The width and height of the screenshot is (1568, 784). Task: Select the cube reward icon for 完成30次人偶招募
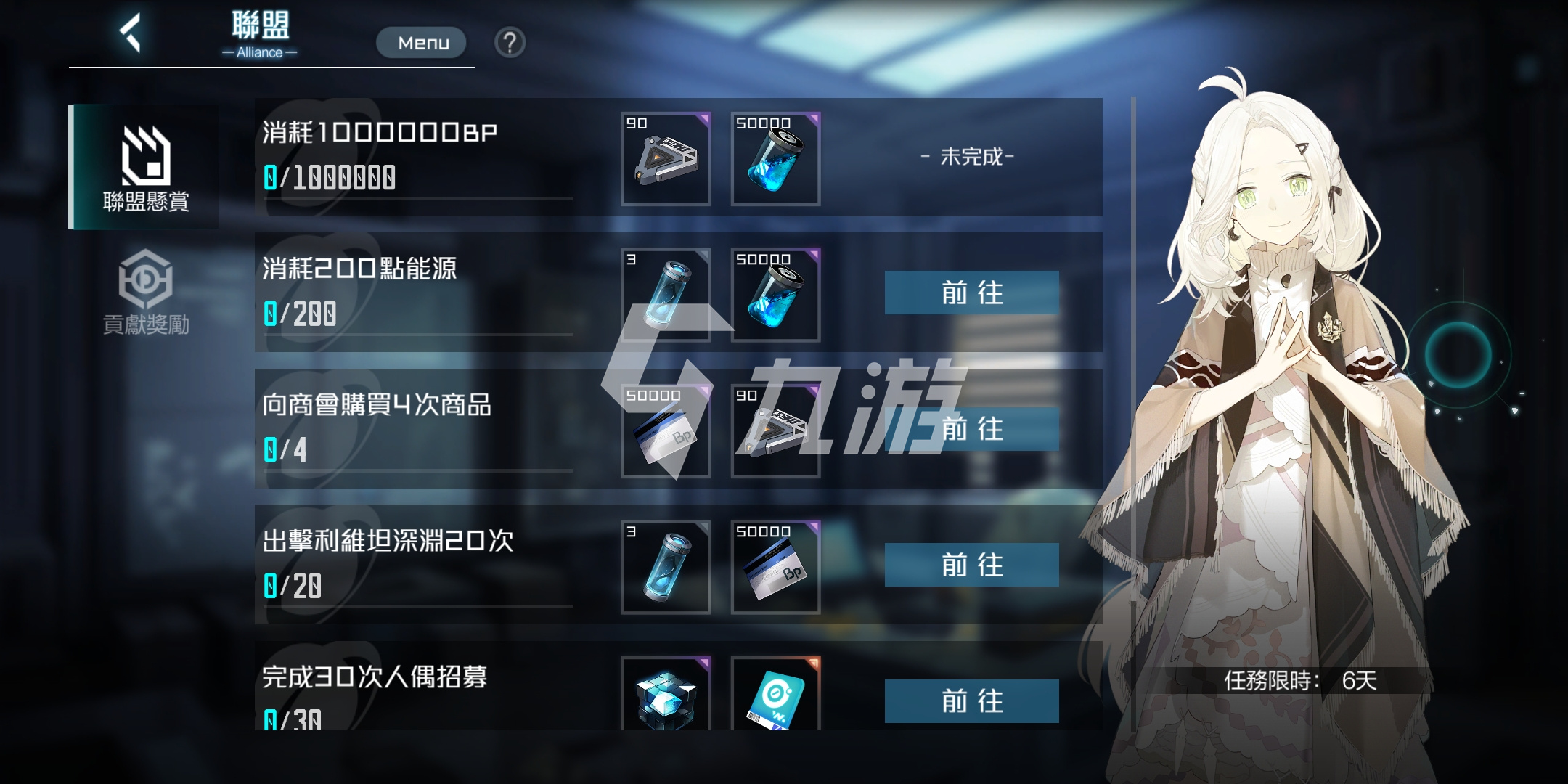(x=665, y=697)
